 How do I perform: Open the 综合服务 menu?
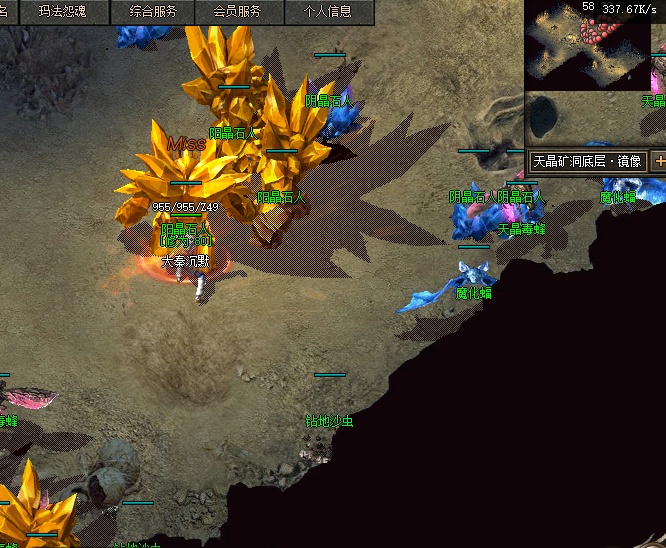(153, 12)
